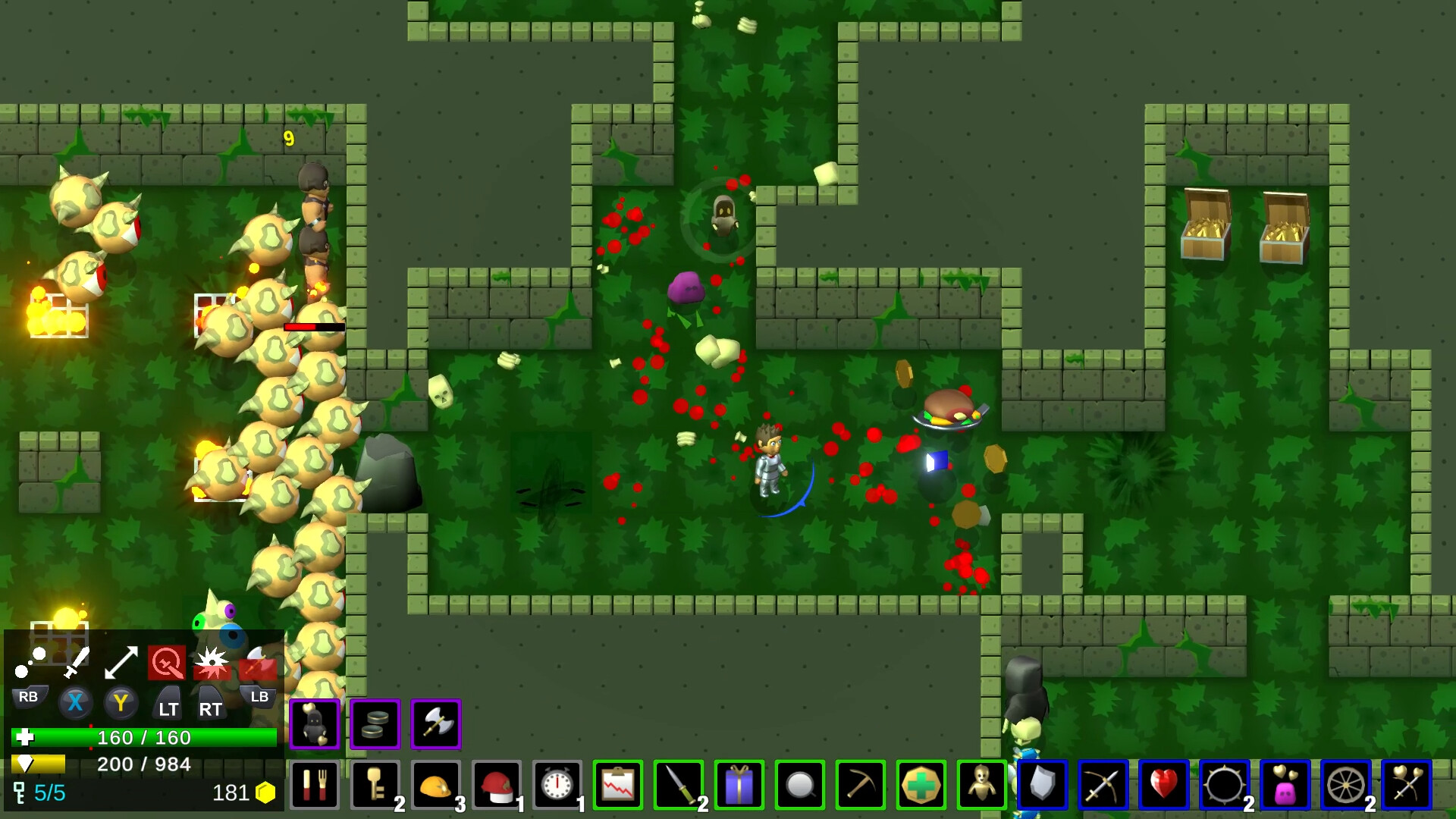1456x819 pixels.
Task: Select the battle axe in the purple slot
Action: pos(435,724)
